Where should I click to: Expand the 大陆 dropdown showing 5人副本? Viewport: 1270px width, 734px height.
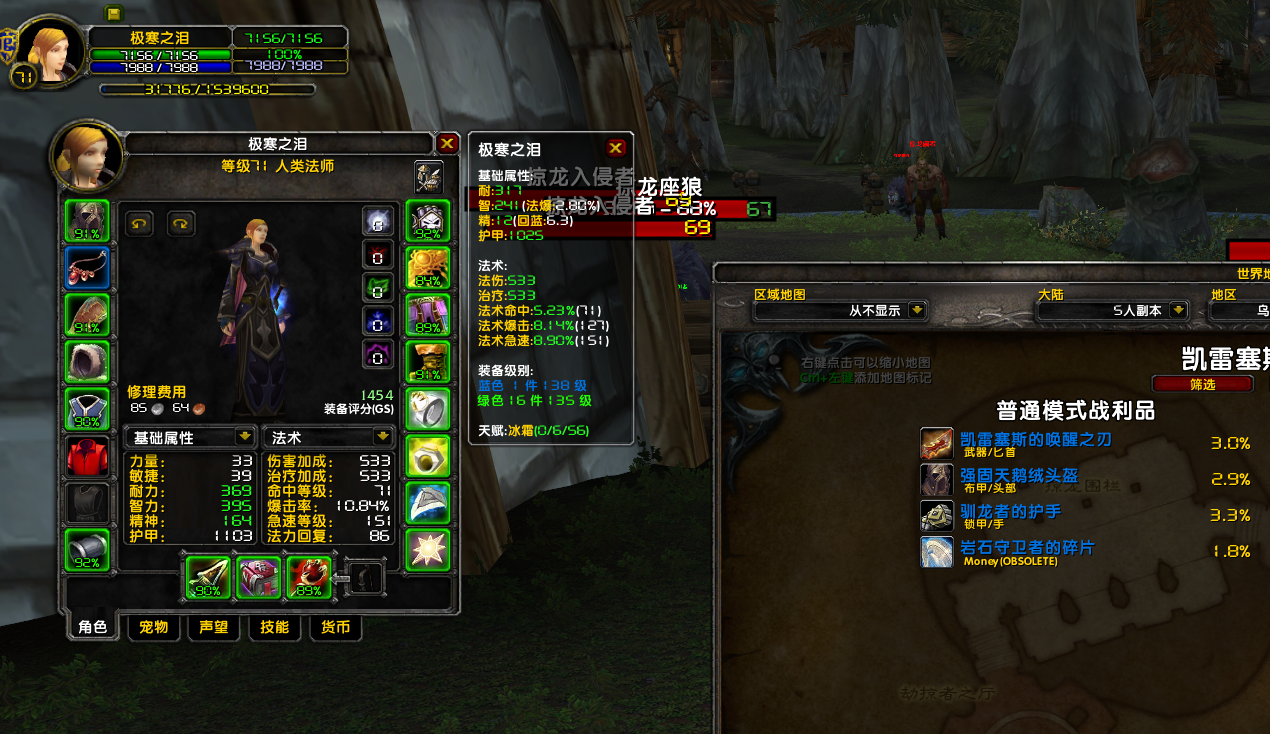tap(1179, 311)
